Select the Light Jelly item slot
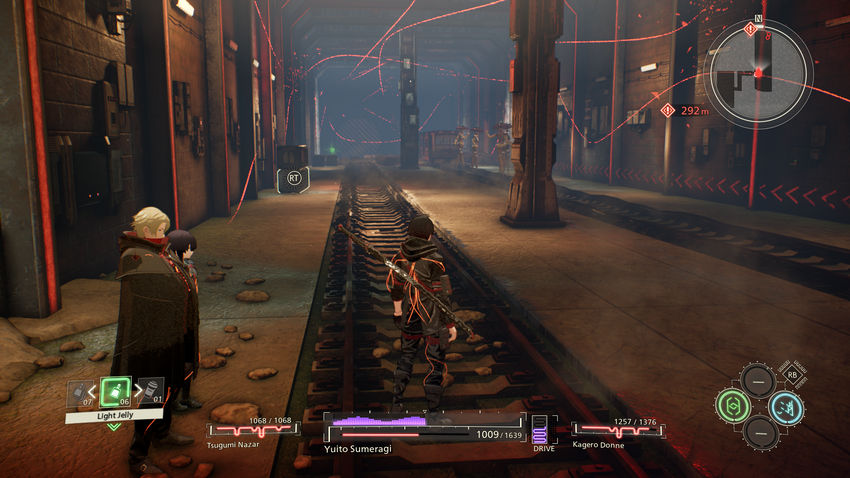Screen dimensions: 850x478 point(115,391)
